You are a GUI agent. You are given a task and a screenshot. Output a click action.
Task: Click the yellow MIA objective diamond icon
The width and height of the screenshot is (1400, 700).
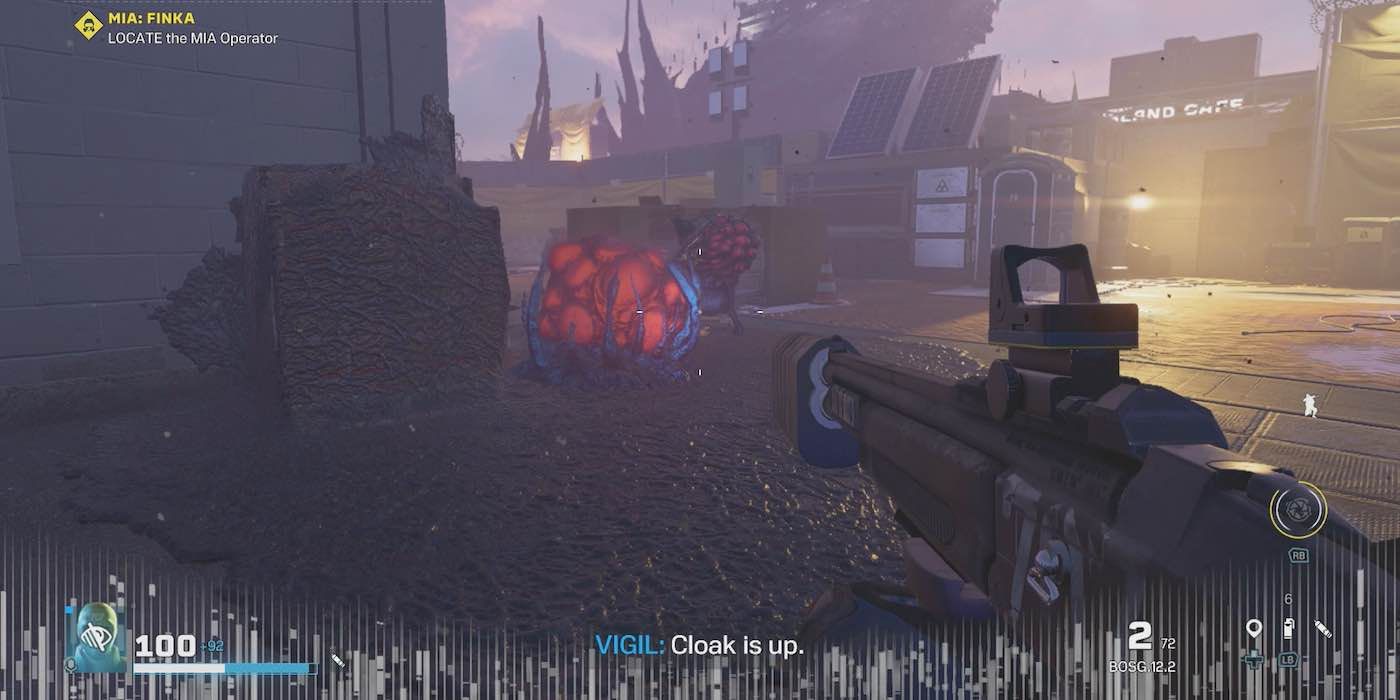88,25
